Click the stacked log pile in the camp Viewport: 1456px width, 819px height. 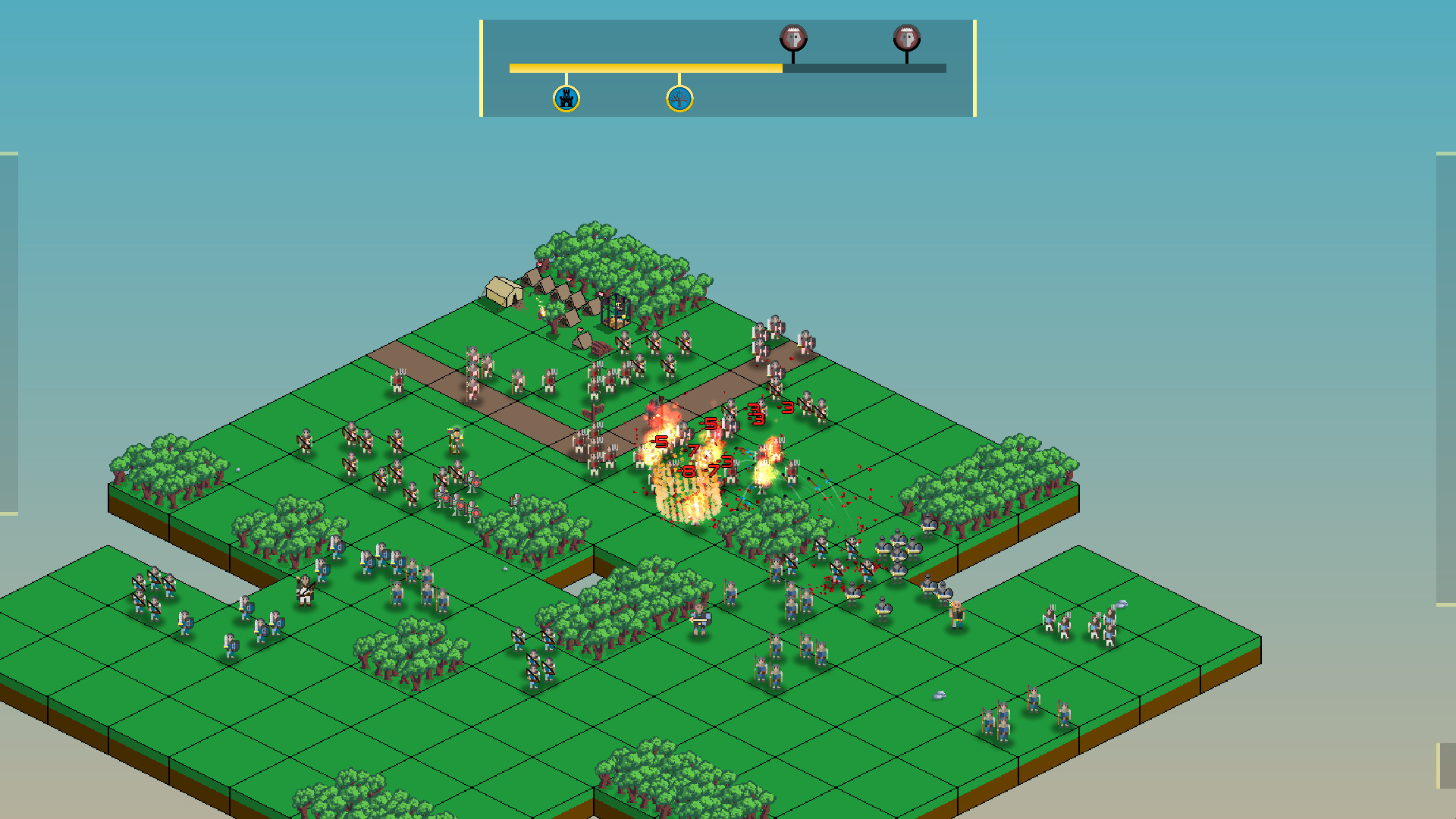601,347
